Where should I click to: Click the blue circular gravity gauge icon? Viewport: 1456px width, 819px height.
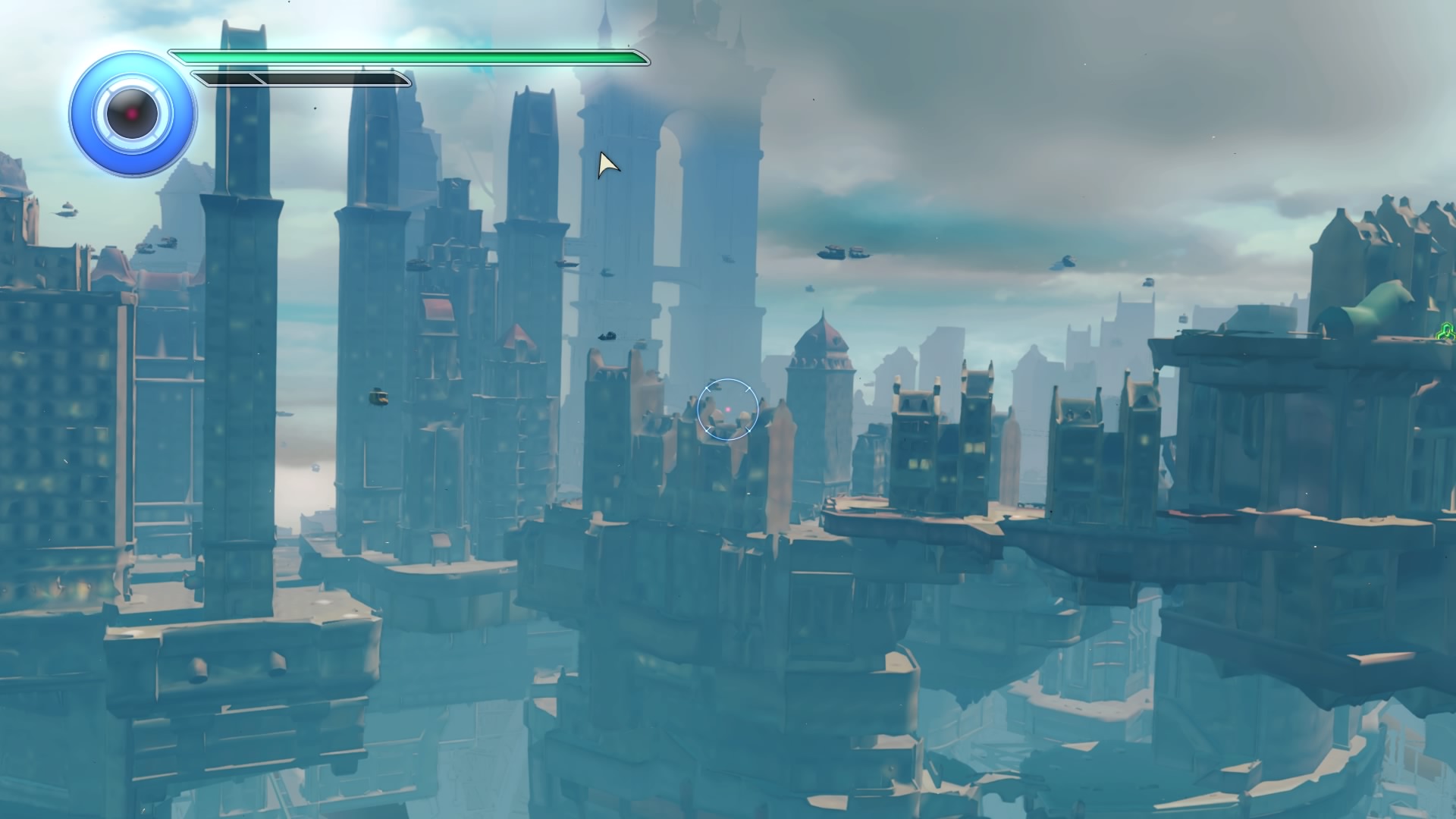[x=133, y=114]
